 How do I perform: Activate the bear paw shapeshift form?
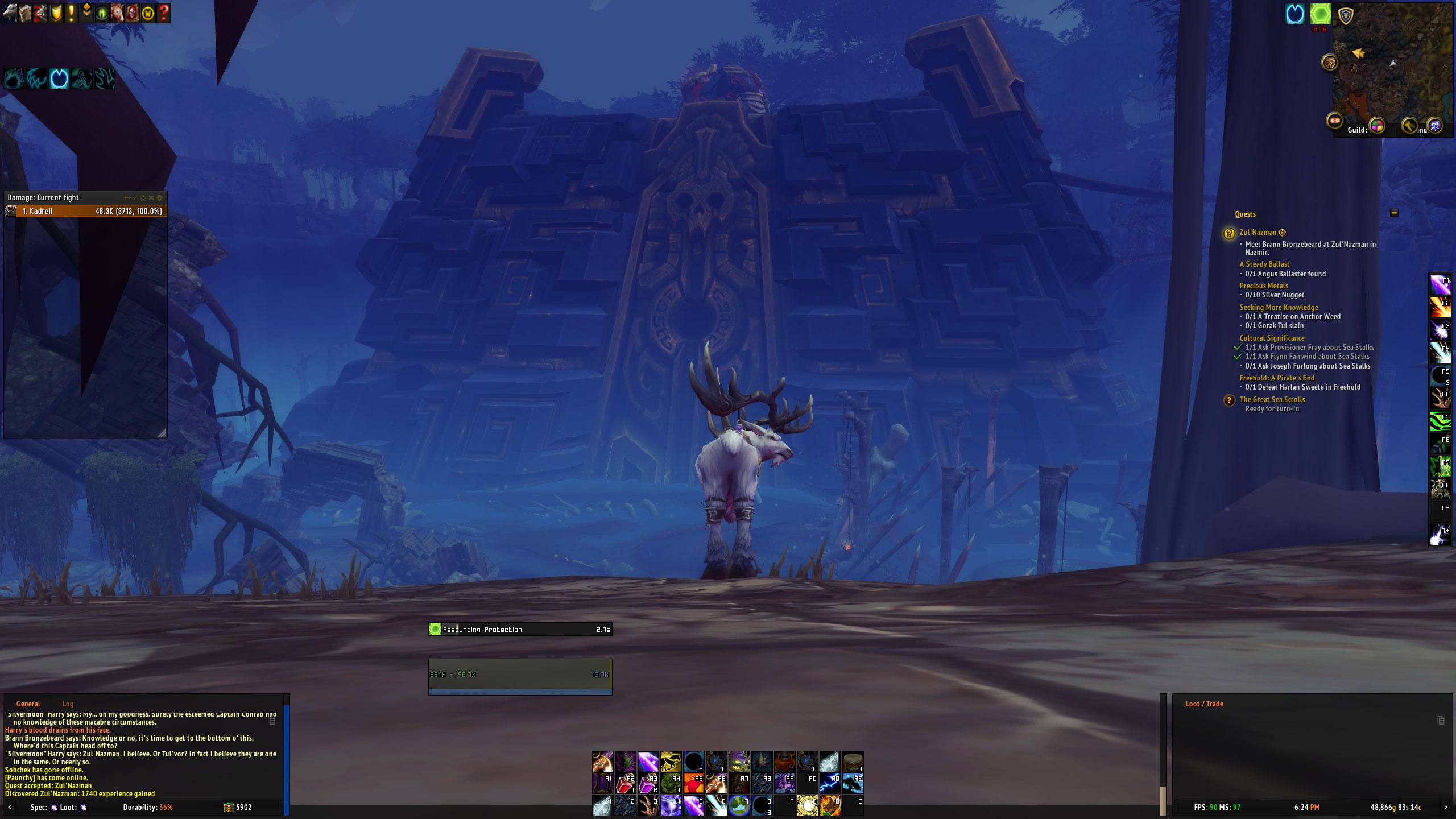tap(14, 78)
